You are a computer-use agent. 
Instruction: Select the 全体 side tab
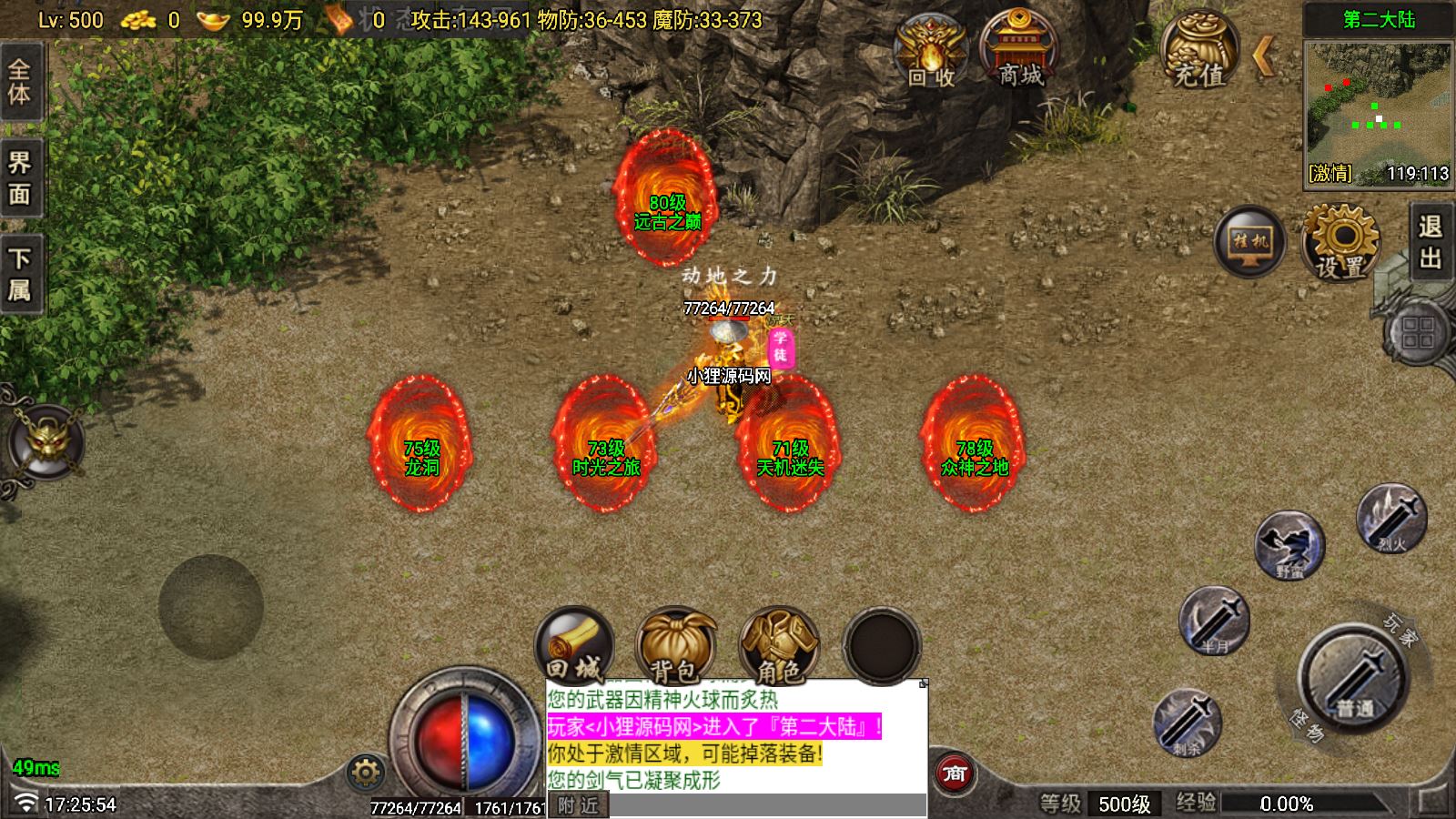[20, 81]
